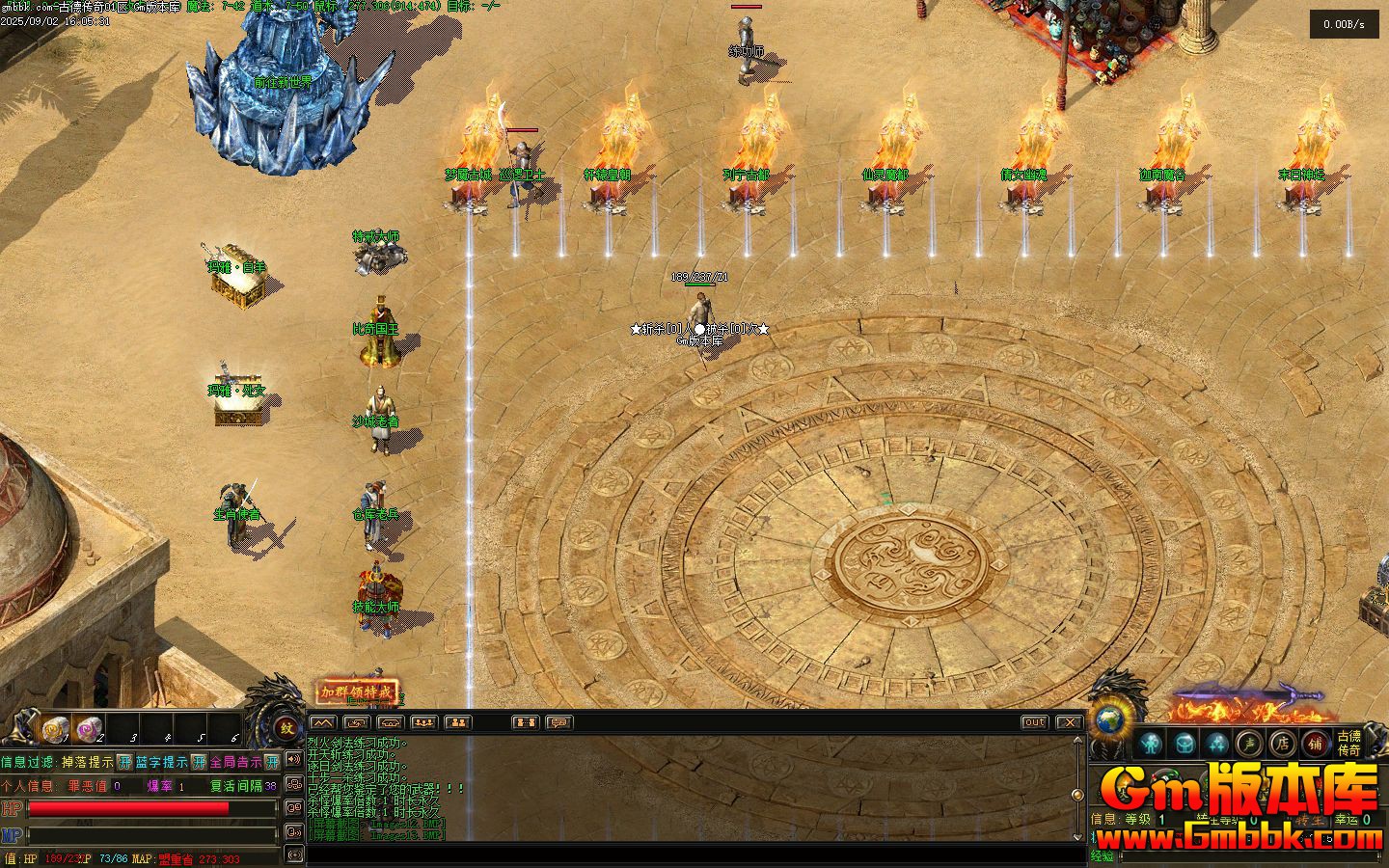This screenshot has height=868, width=1389.
Task: Click the round 声 sound button
Action: [1249, 743]
